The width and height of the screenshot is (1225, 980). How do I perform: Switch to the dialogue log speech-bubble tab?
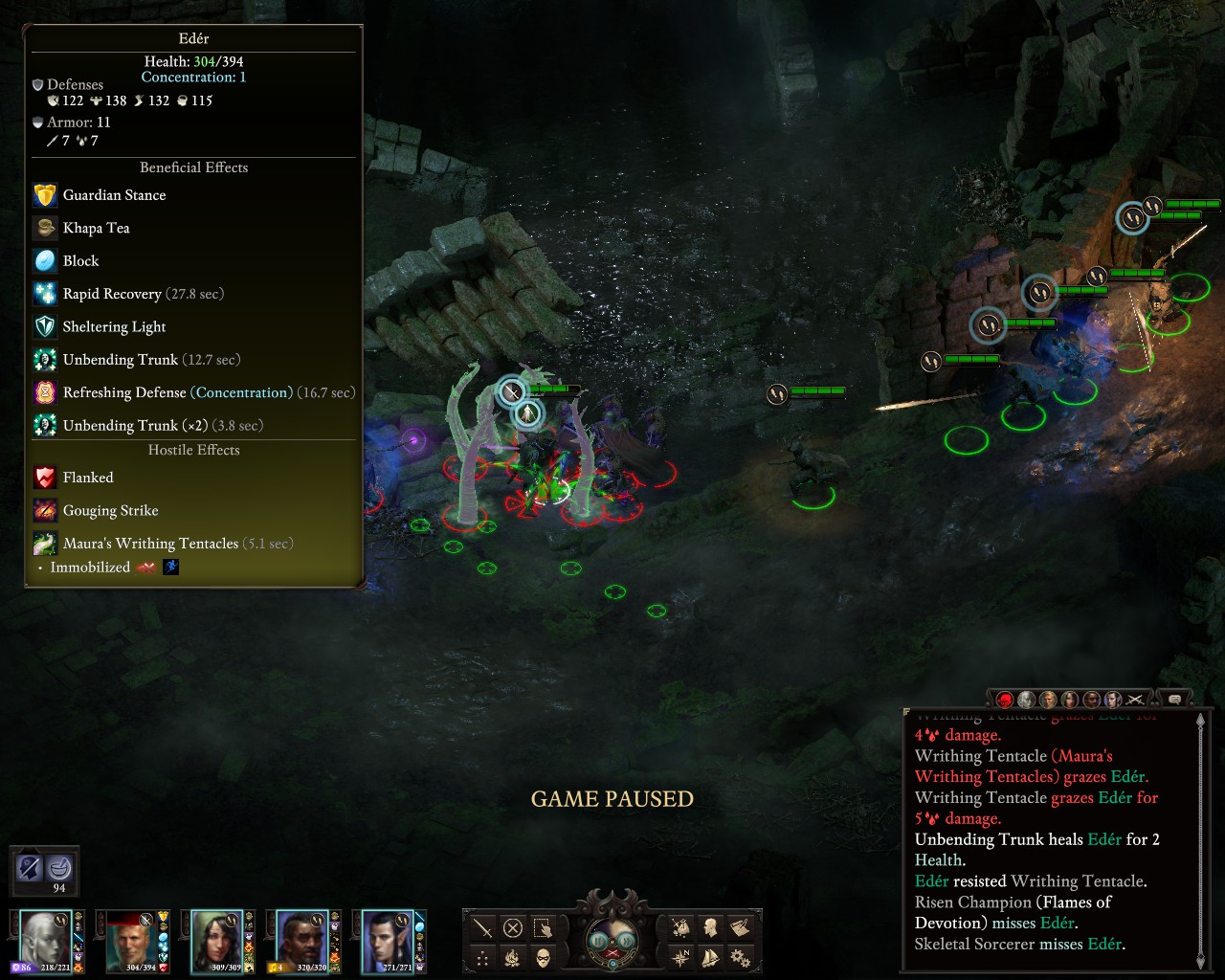tap(1174, 700)
